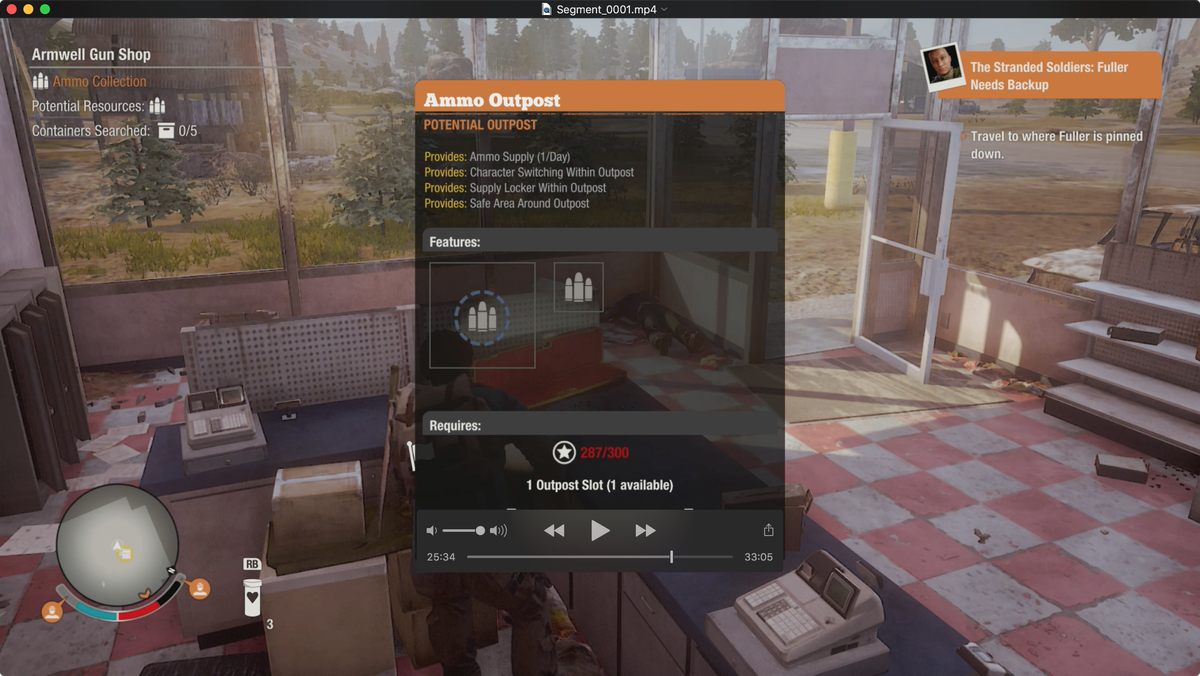The image size is (1200, 676).
Task: Adjust the volume slider
Action: coord(463,530)
